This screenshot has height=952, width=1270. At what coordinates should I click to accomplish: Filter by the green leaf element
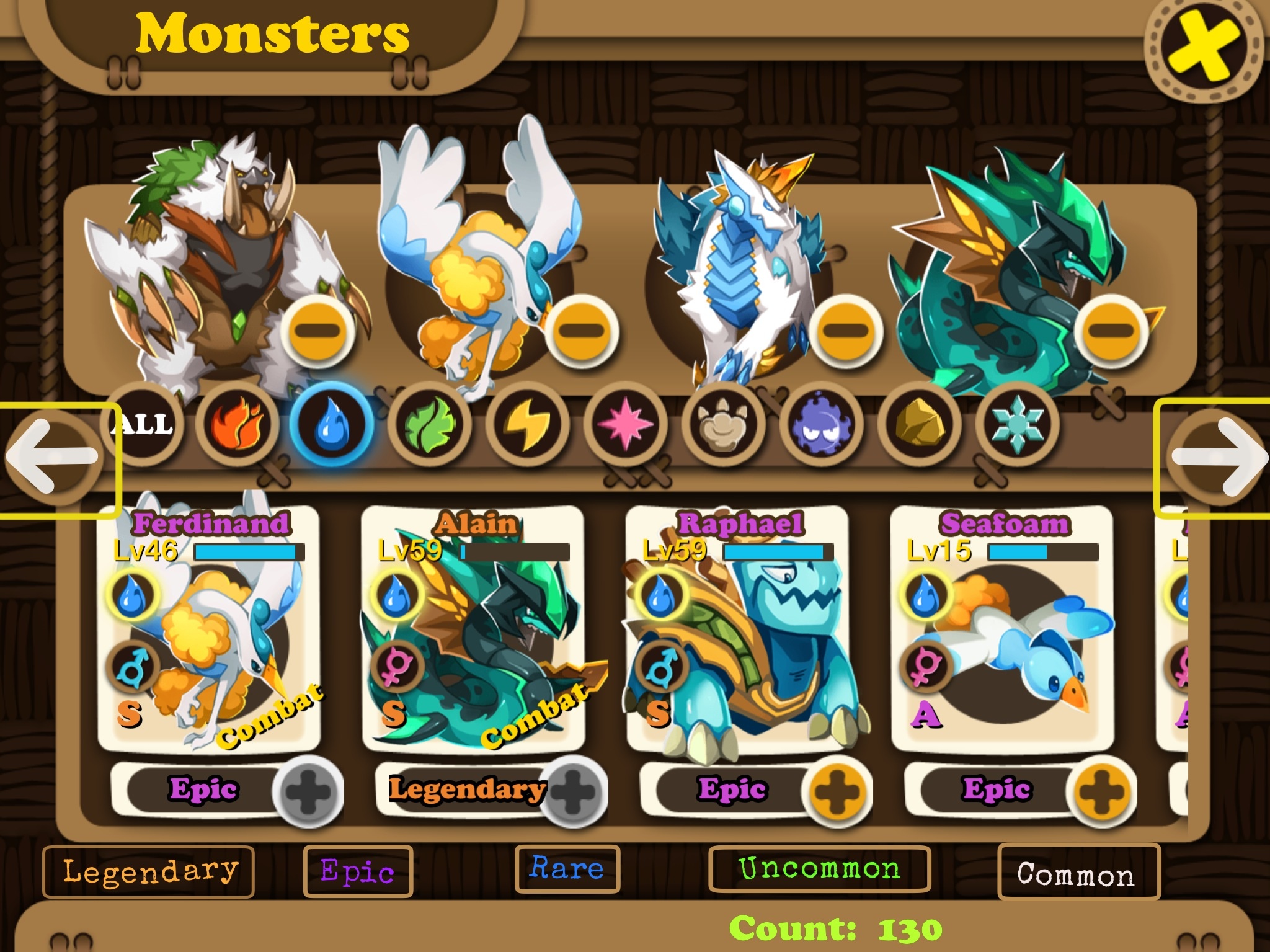coord(429,425)
